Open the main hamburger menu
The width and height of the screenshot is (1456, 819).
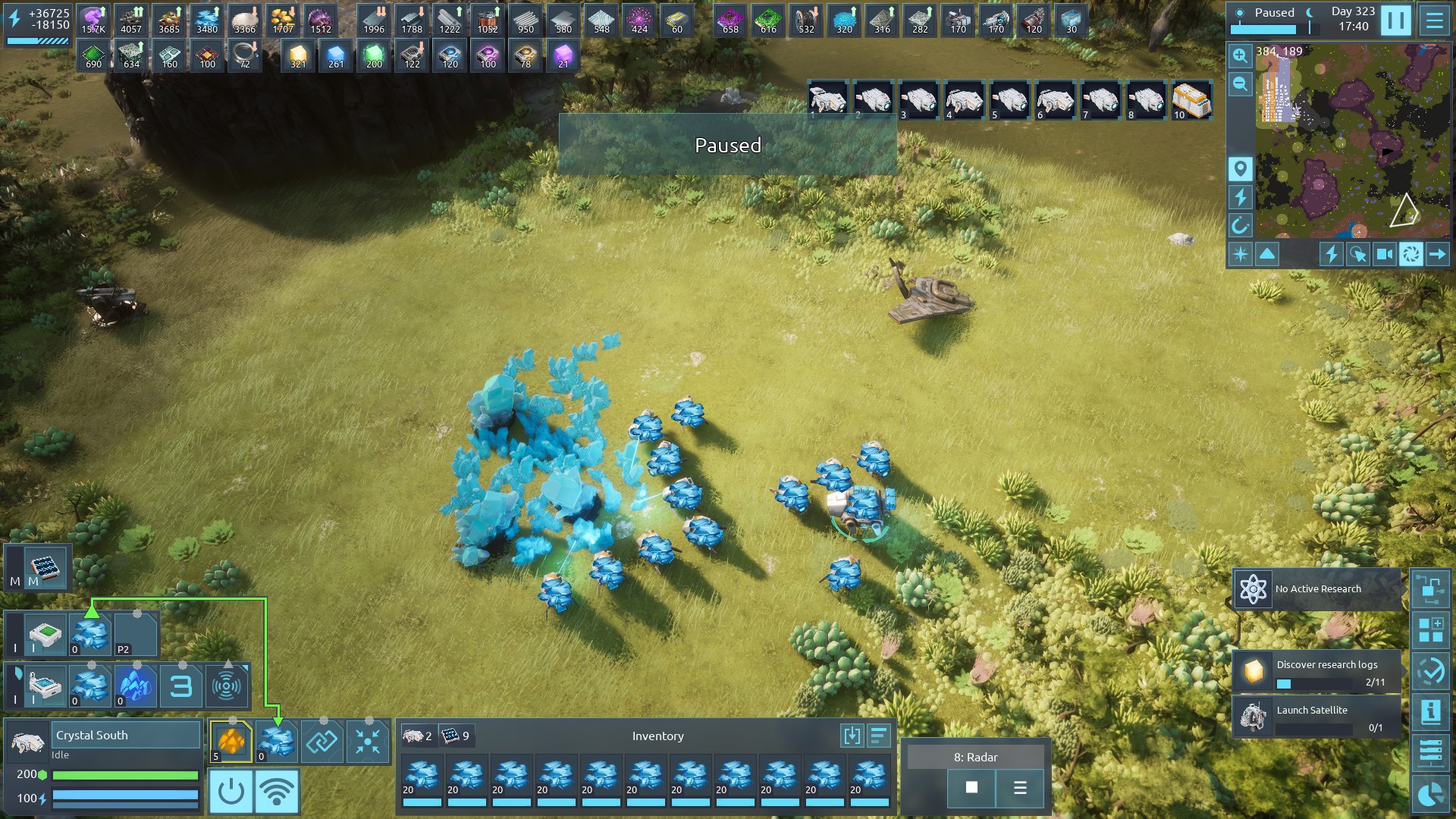click(1434, 20)
